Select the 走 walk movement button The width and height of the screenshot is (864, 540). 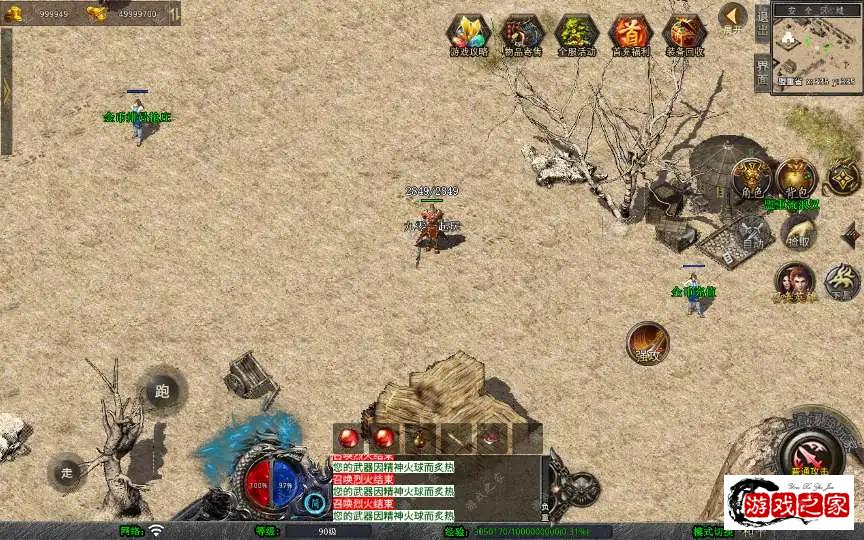(x=67, y=472)
